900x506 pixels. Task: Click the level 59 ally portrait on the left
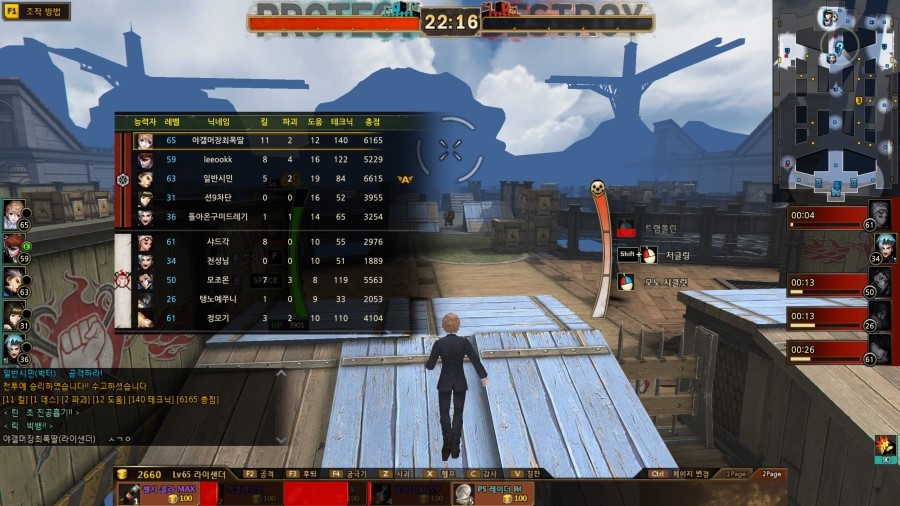14,249
